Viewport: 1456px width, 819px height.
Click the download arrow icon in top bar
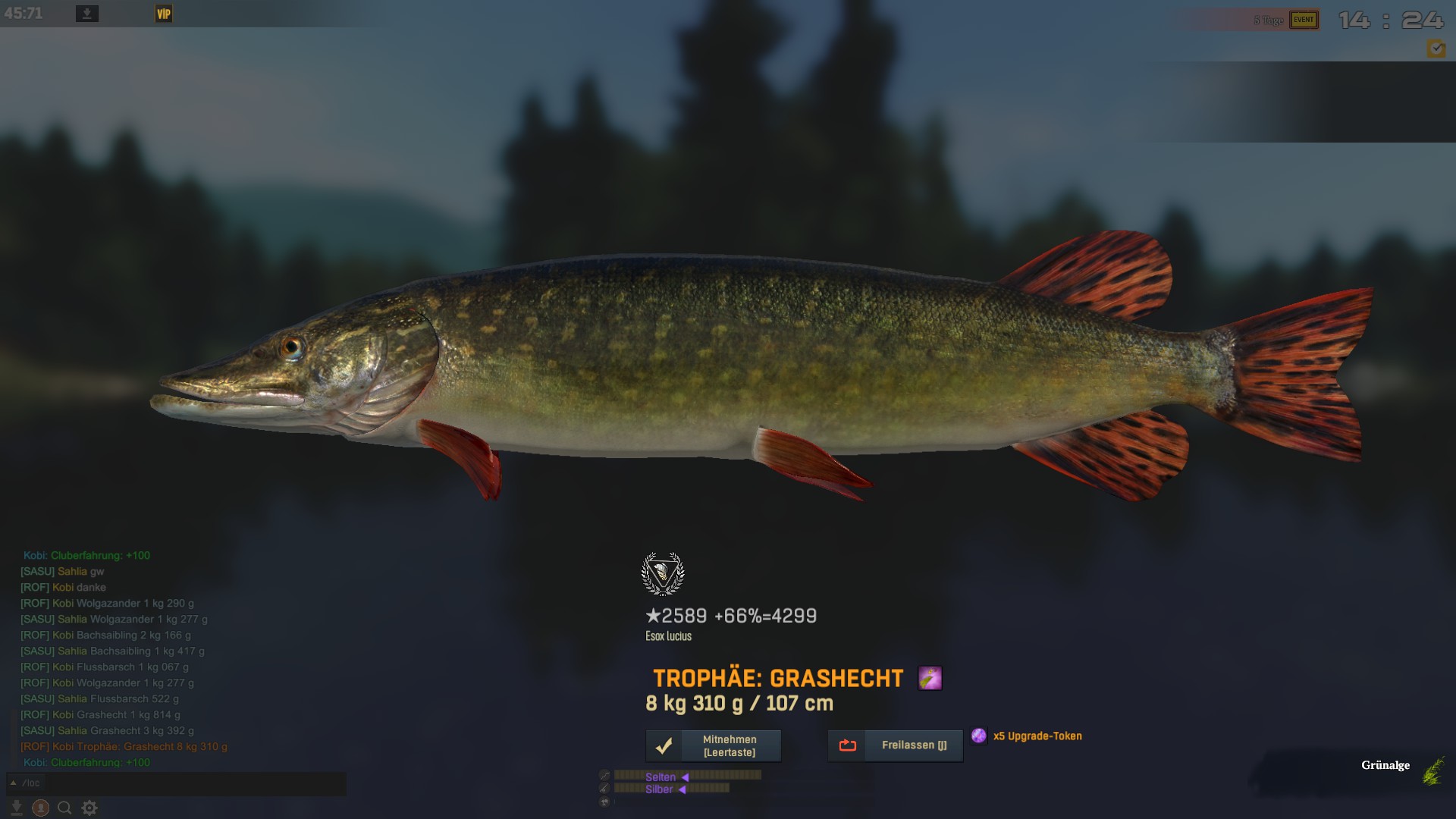point(87,14)
